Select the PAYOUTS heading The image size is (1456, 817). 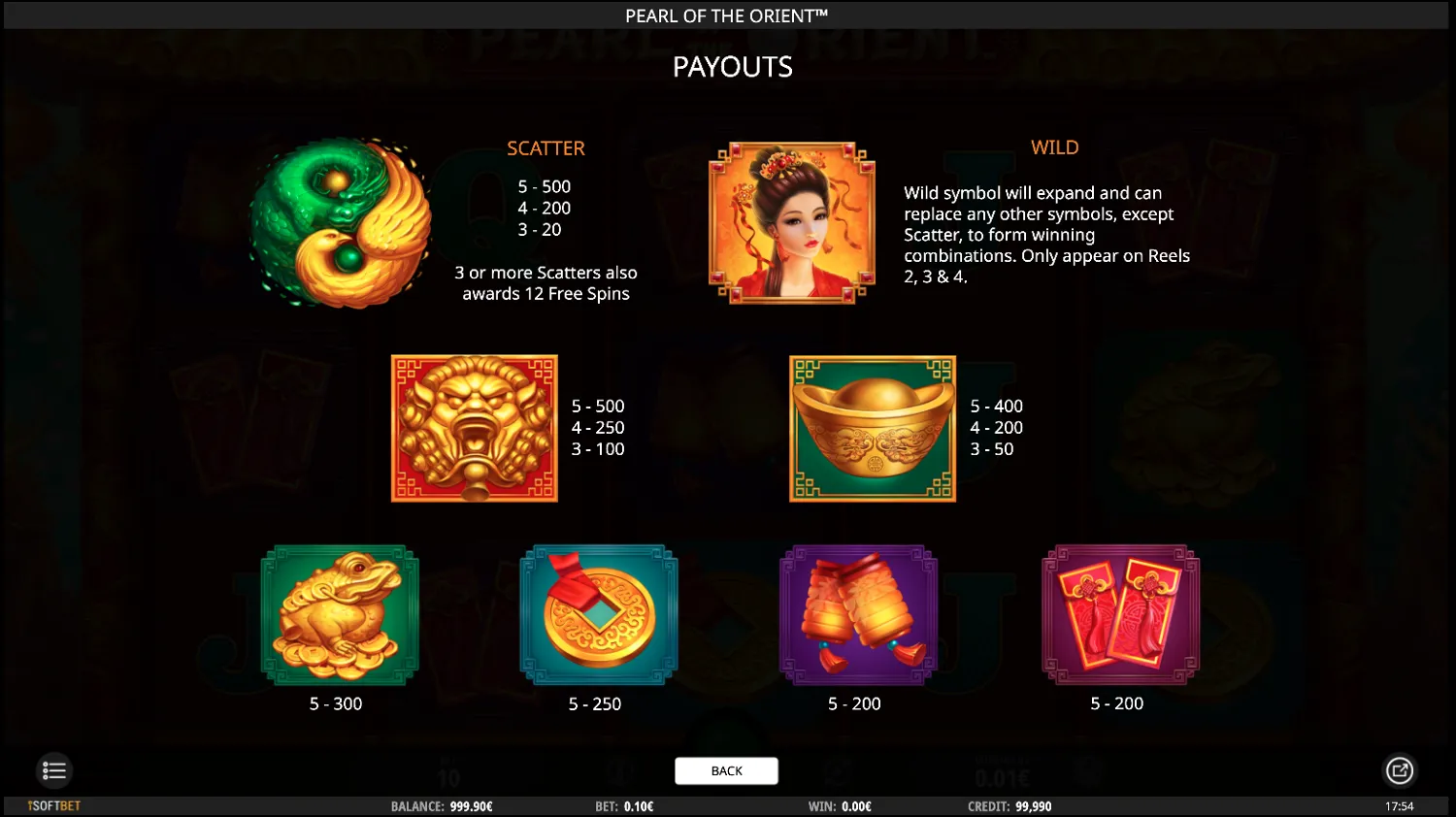click(x=732, y=66)
